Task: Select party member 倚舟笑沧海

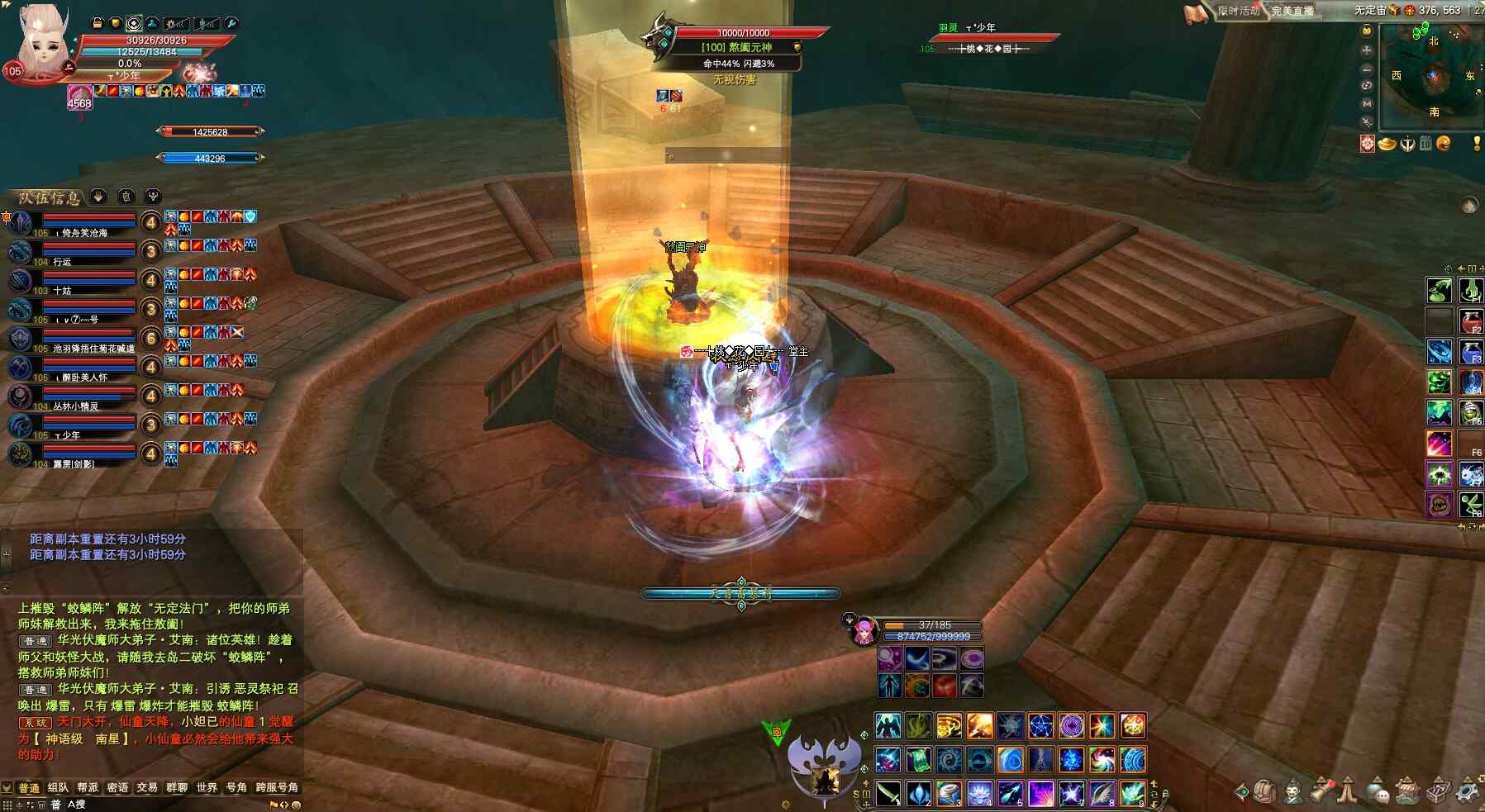Action: pyautogui.click(x=84, y=233)
